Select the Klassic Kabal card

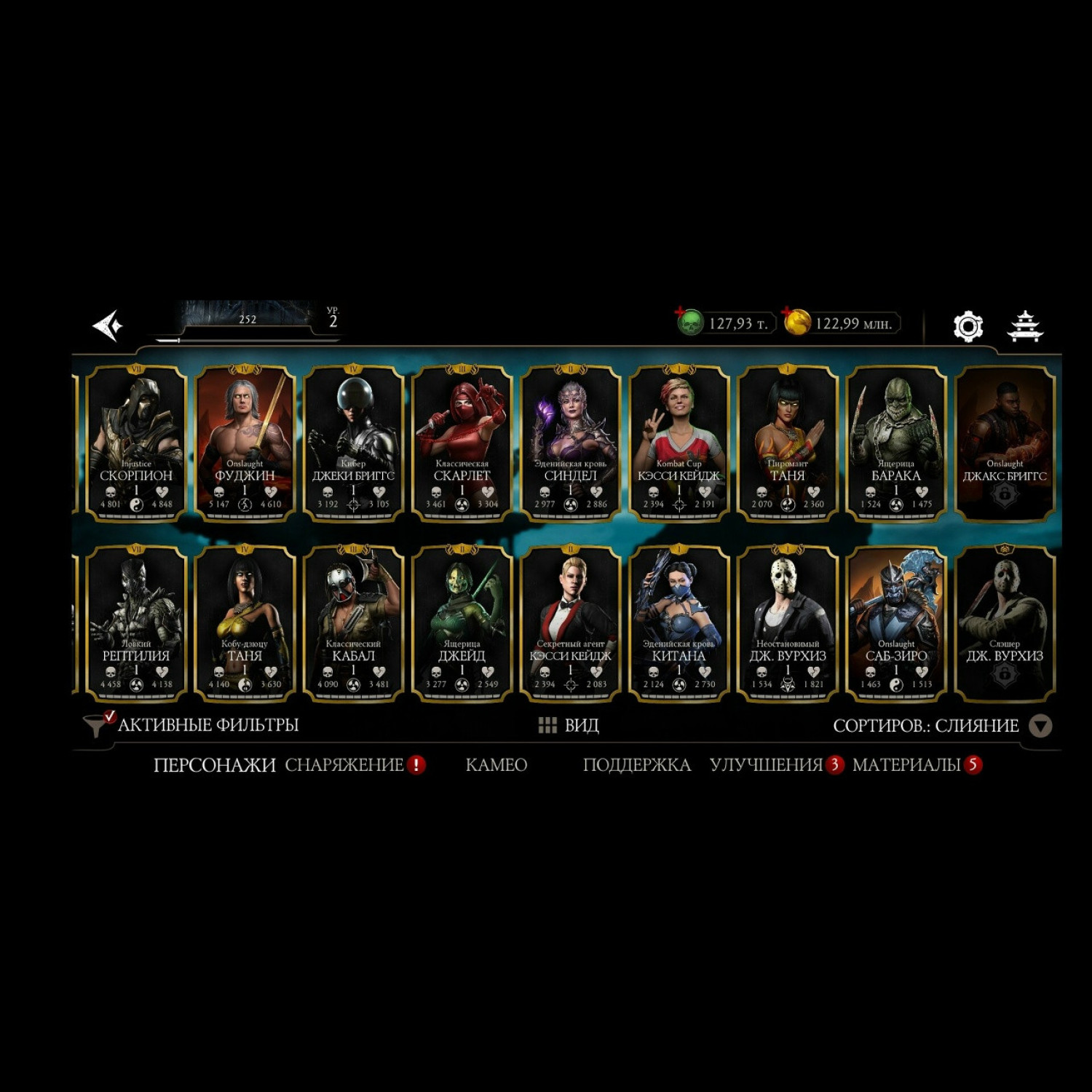pyautogui.click(x=353, y=624)
